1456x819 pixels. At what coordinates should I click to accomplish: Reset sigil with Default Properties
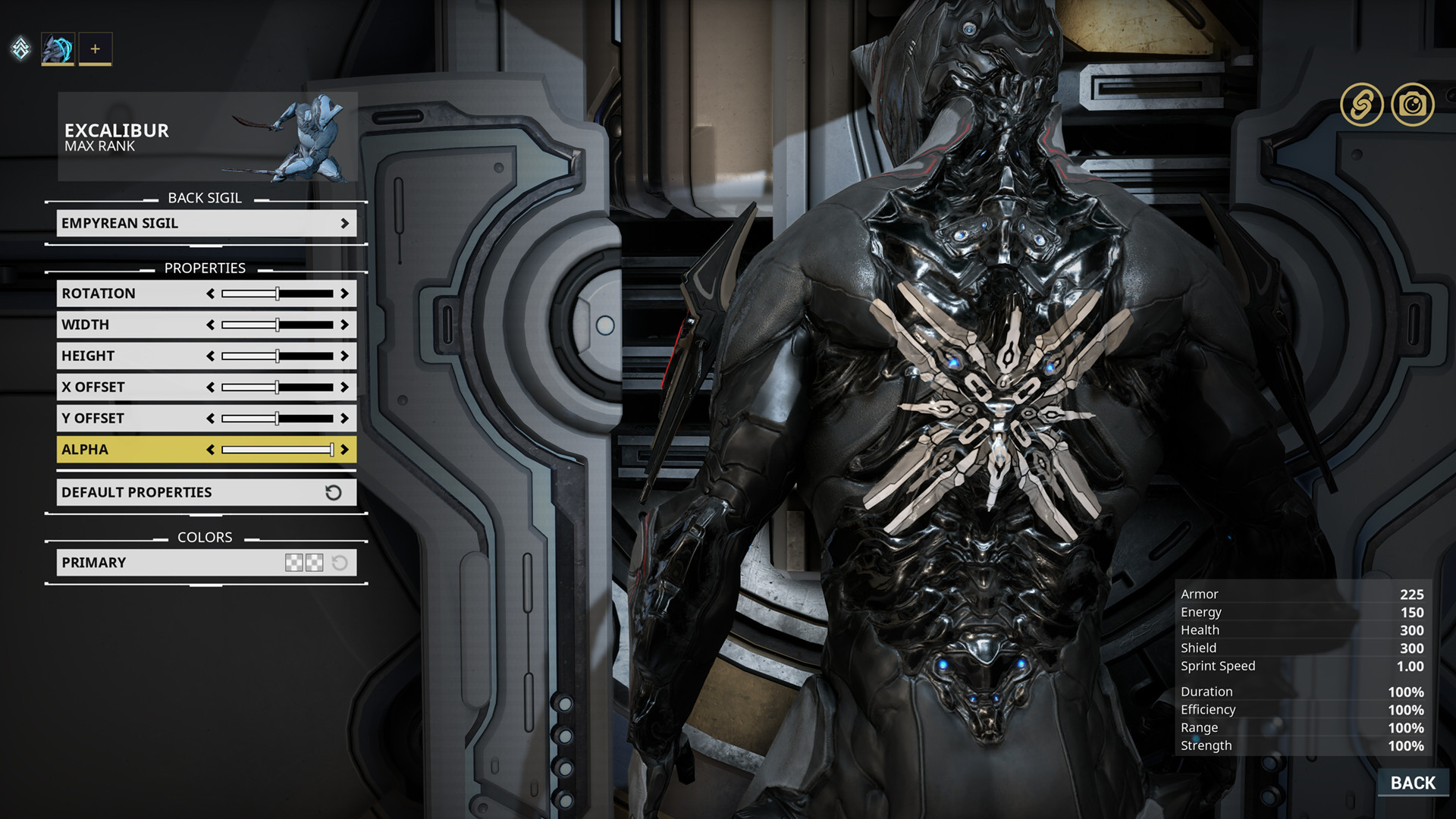tap(206, 492)
